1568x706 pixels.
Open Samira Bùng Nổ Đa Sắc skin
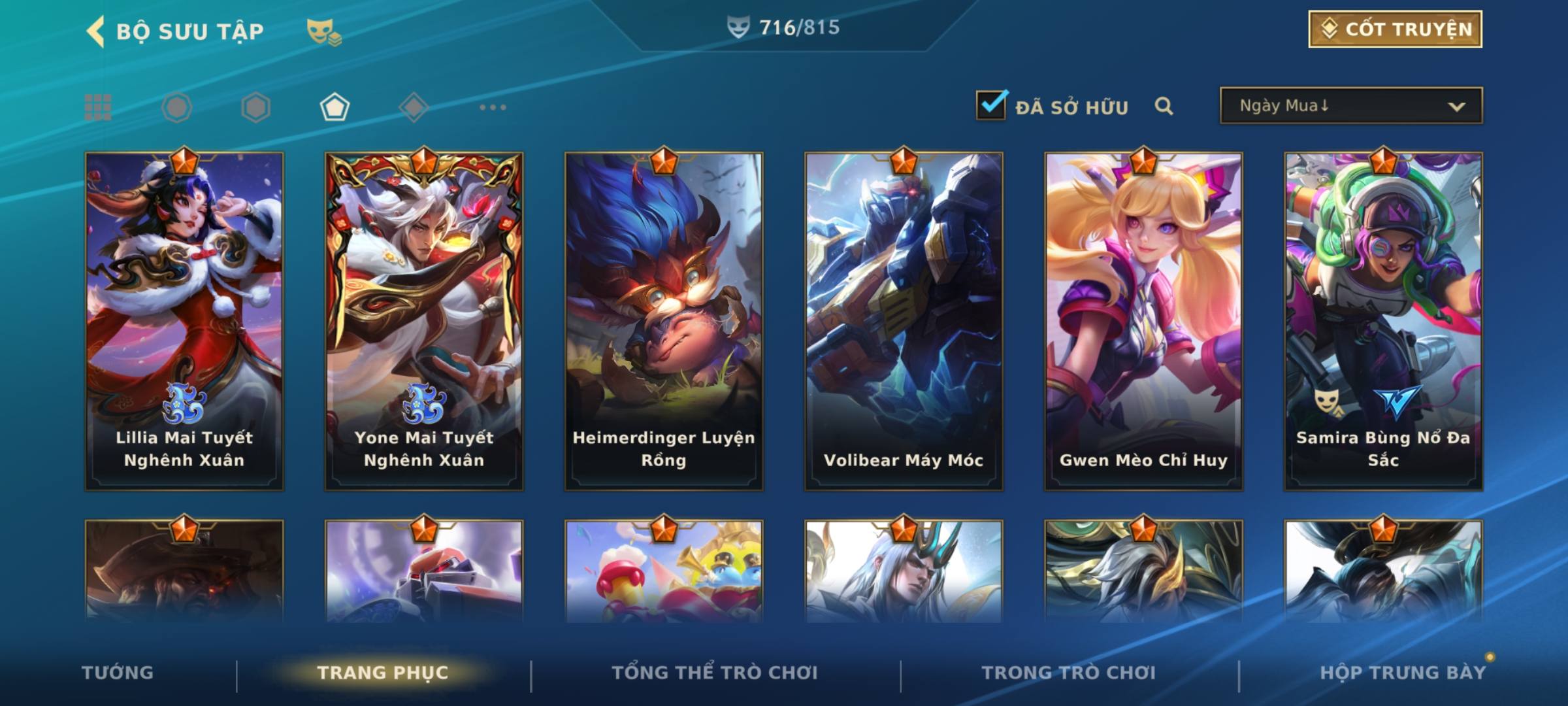click(1383, 320)
